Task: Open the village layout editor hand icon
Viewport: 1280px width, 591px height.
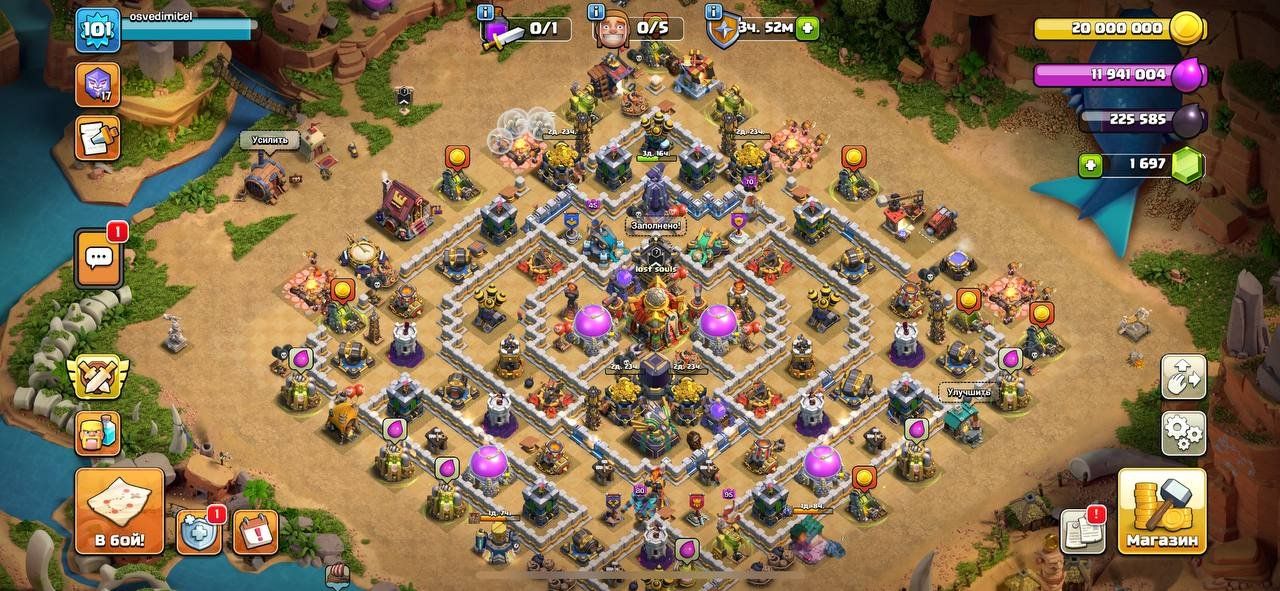Action: (1183, 376)
